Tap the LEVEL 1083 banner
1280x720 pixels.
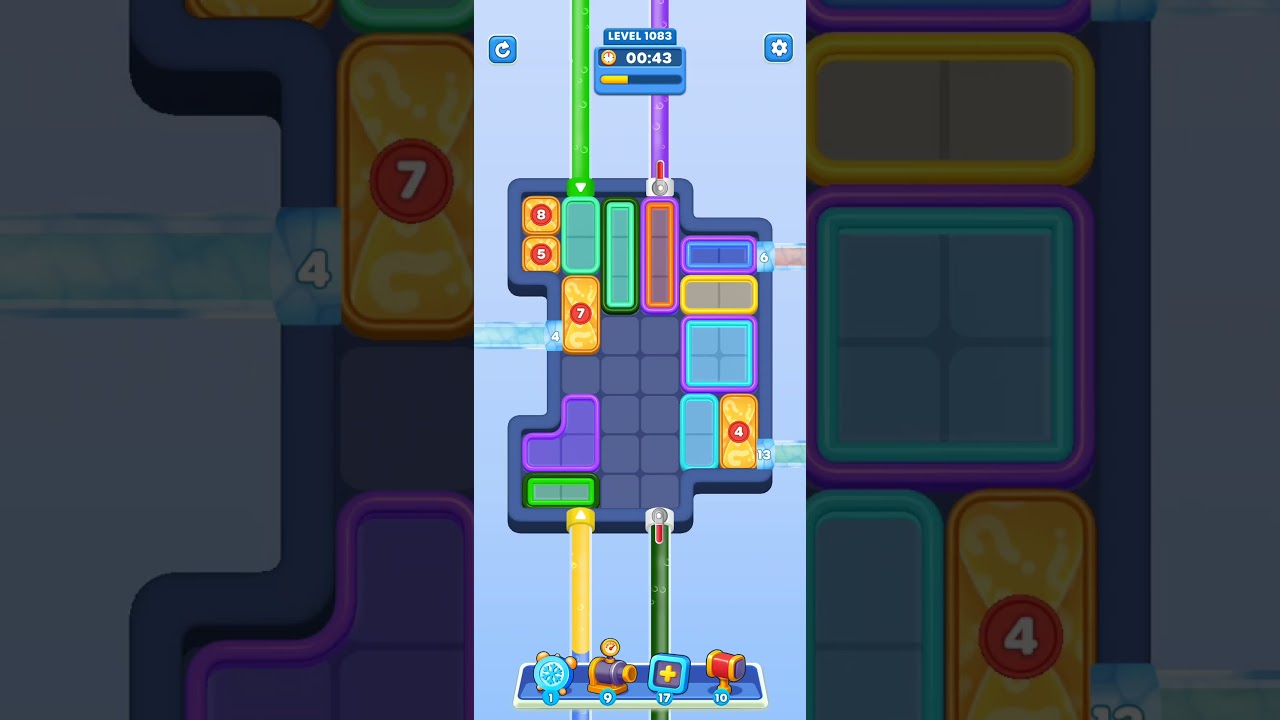tap(639, 36)
